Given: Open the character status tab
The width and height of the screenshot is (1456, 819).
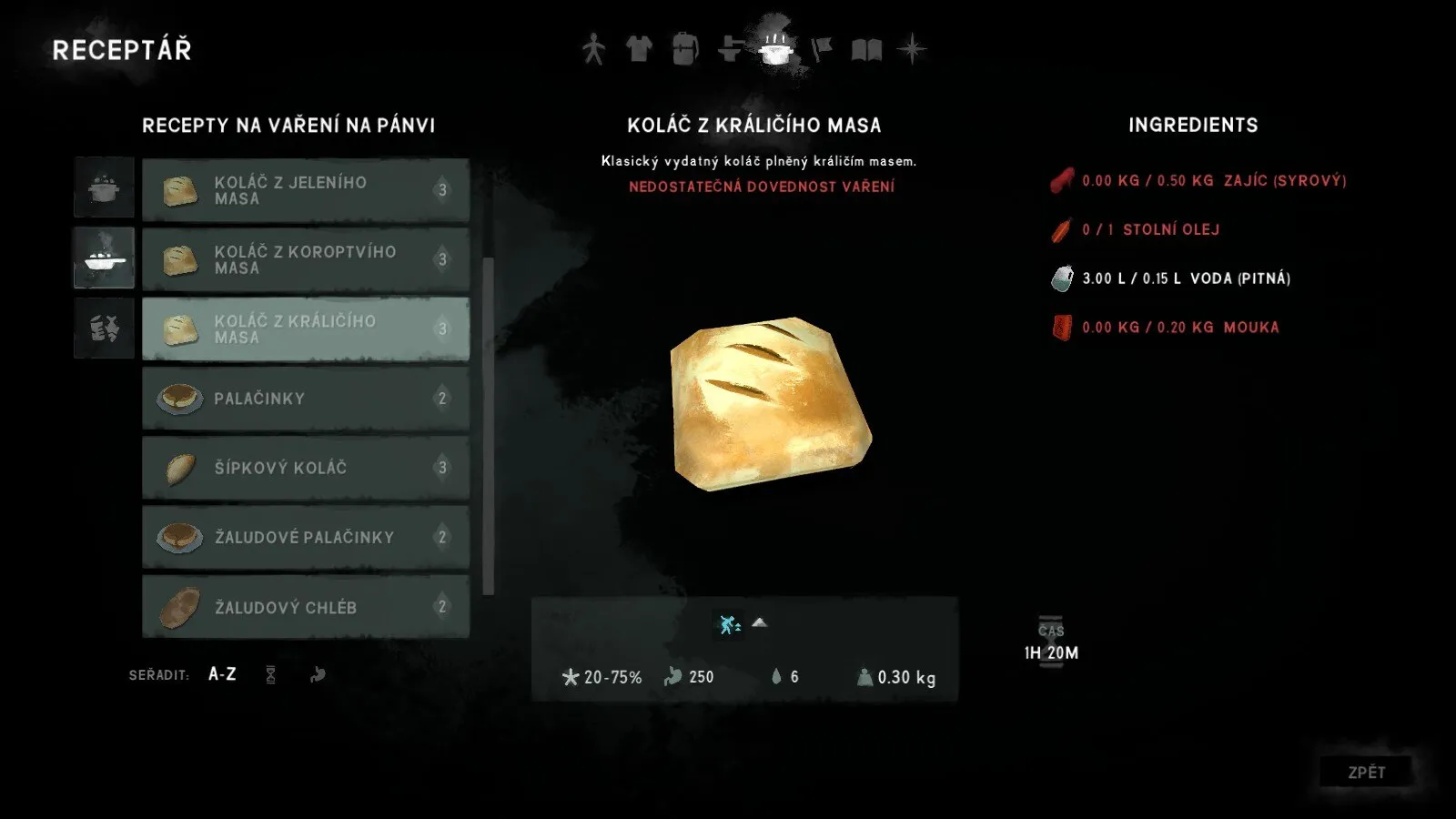Looking at the screenshot, I should pyautogui.click(x=592, y=50).
